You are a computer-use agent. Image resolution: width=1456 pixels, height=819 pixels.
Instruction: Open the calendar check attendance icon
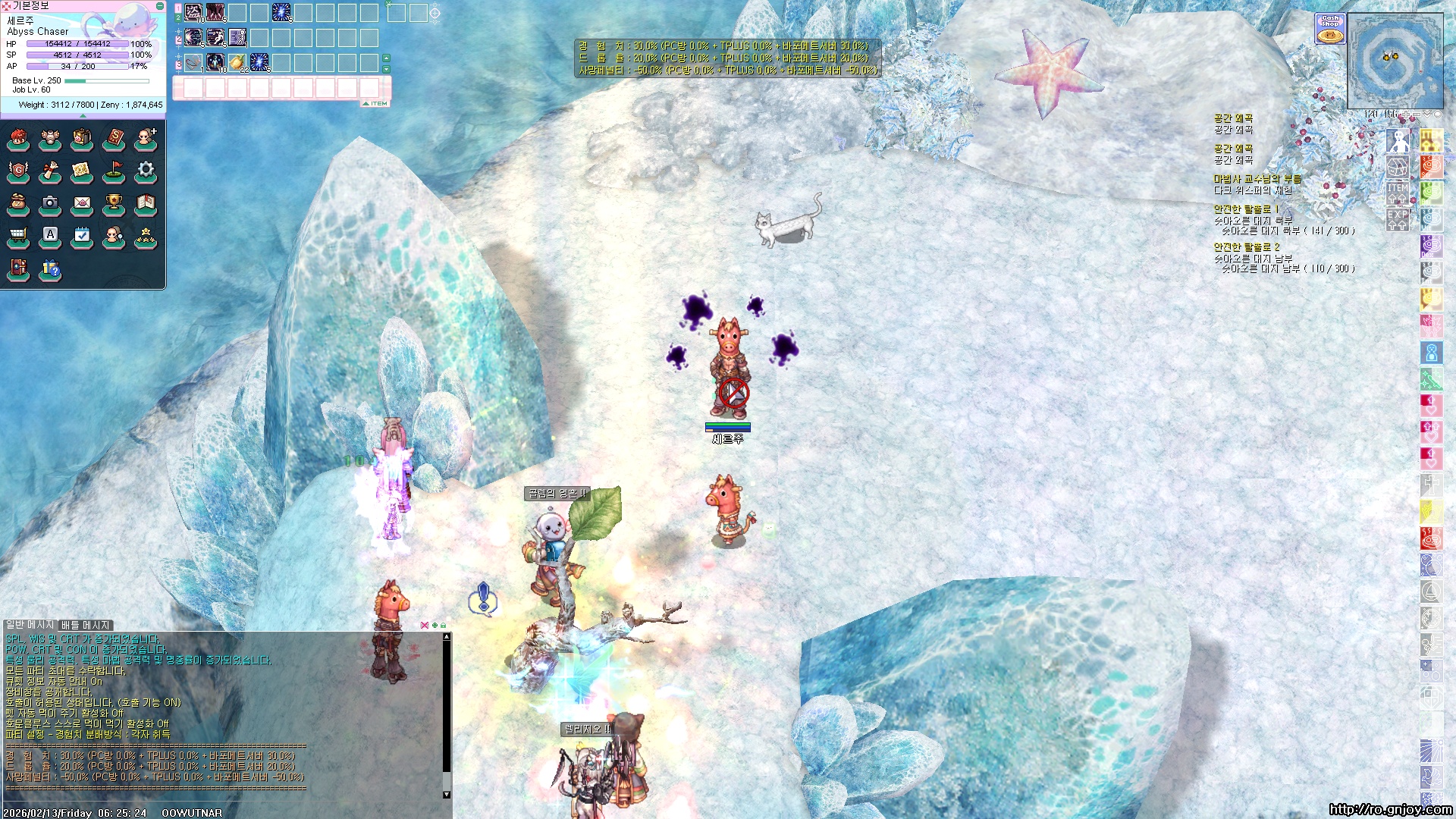tap(82, 236)
